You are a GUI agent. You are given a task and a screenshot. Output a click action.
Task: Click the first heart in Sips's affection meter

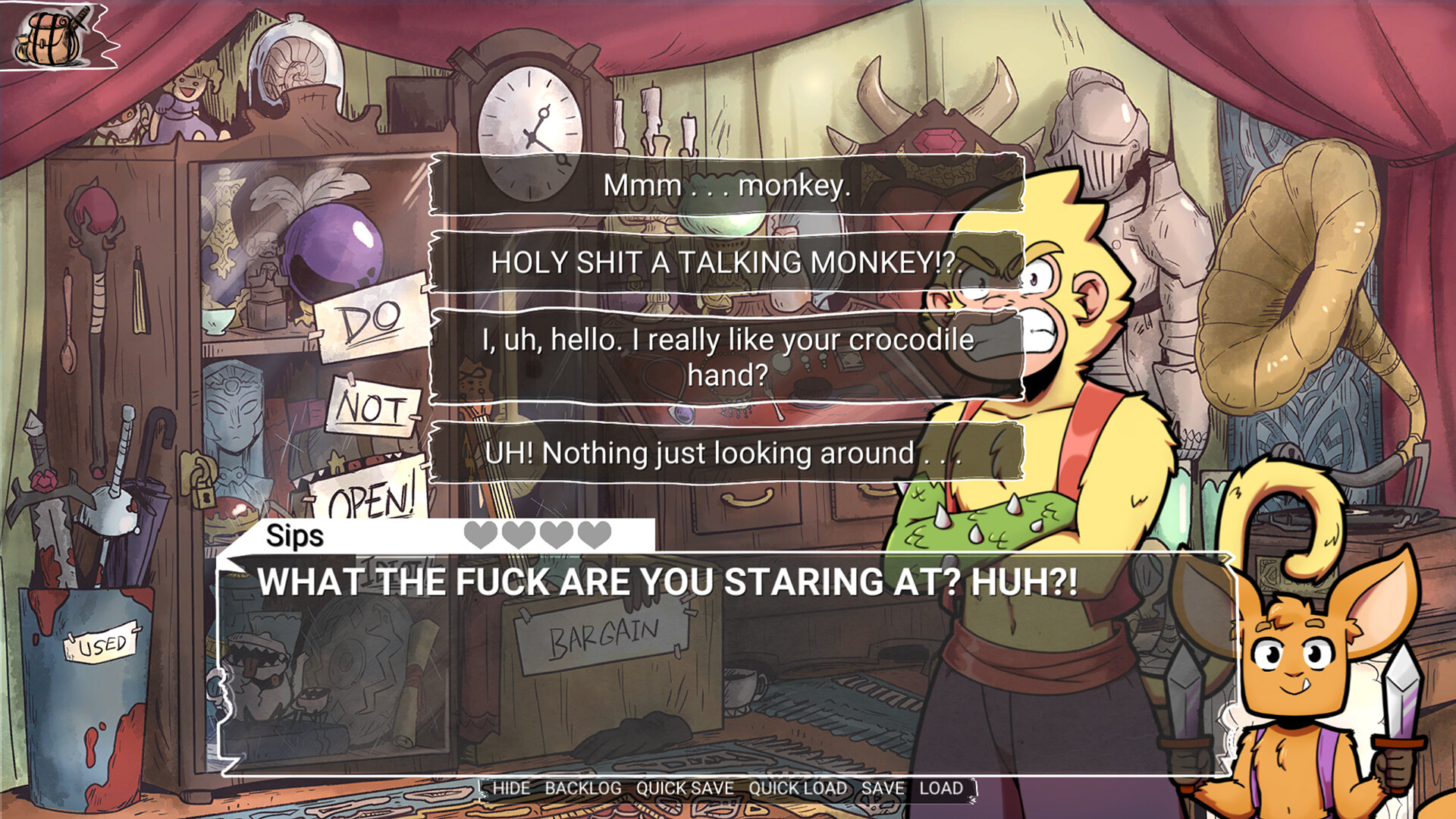(480, 535)
